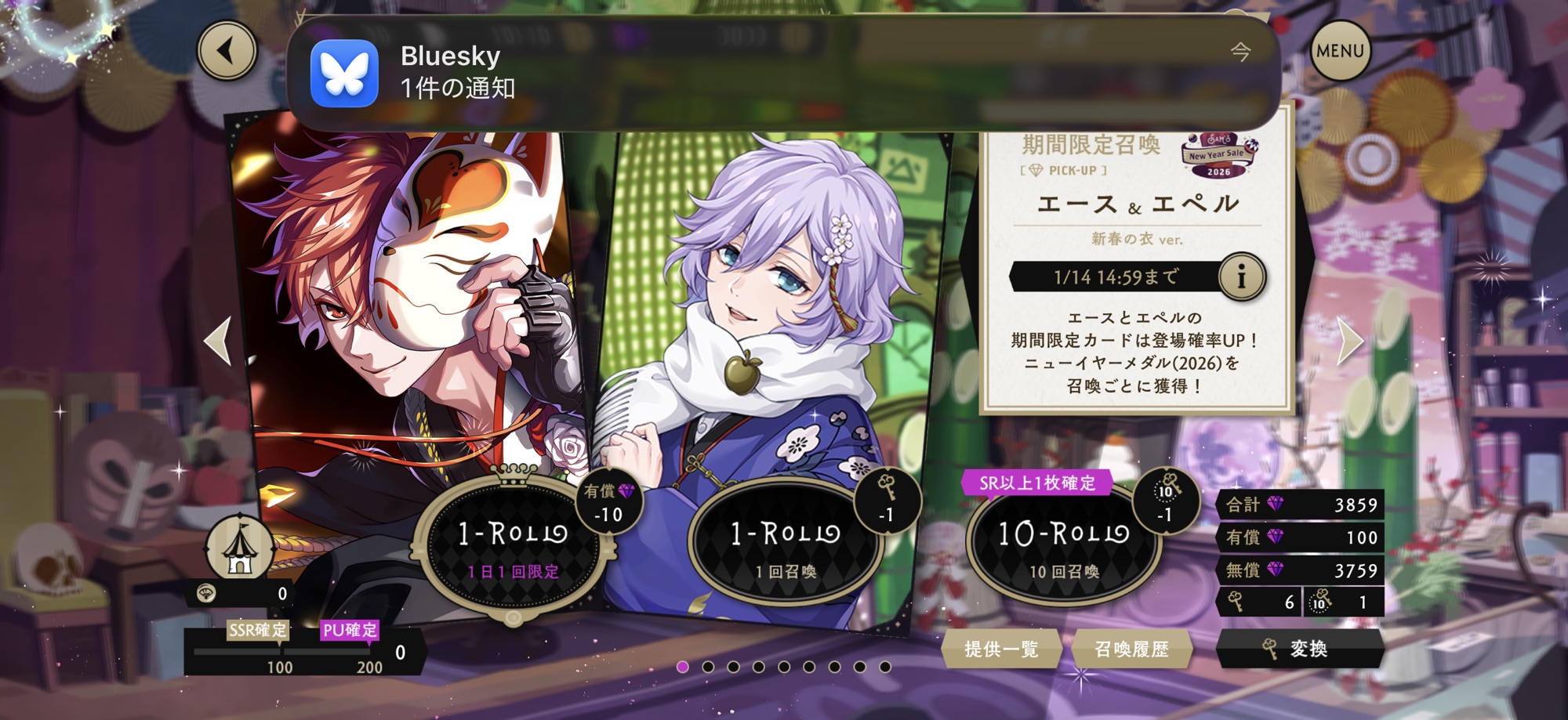The image size is (1568, 720).
Task: View the 召喚履歴 summon history
Action: 1131,649
